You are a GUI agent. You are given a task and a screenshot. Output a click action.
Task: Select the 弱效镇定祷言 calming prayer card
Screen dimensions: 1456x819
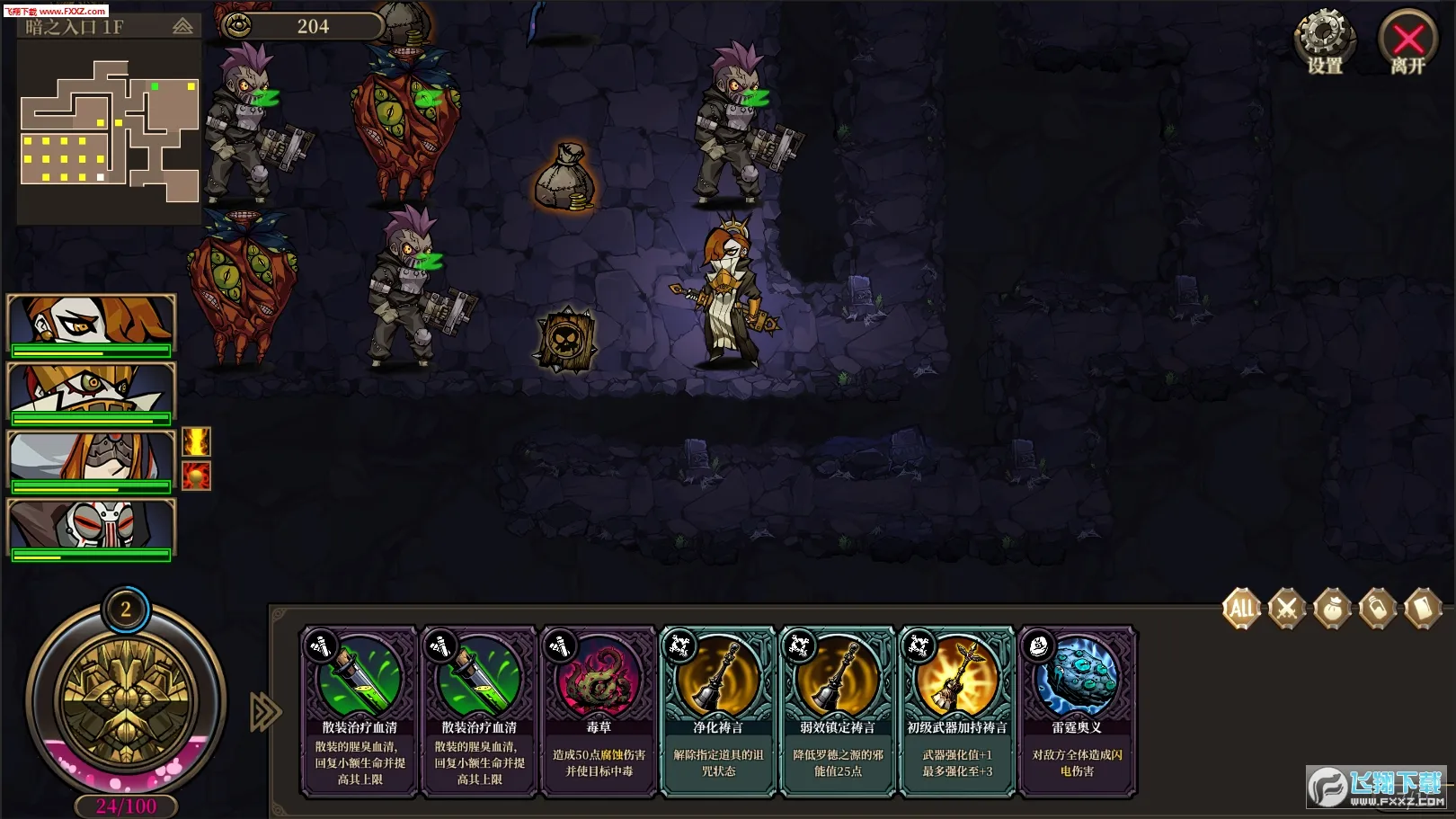click(838, 710)
